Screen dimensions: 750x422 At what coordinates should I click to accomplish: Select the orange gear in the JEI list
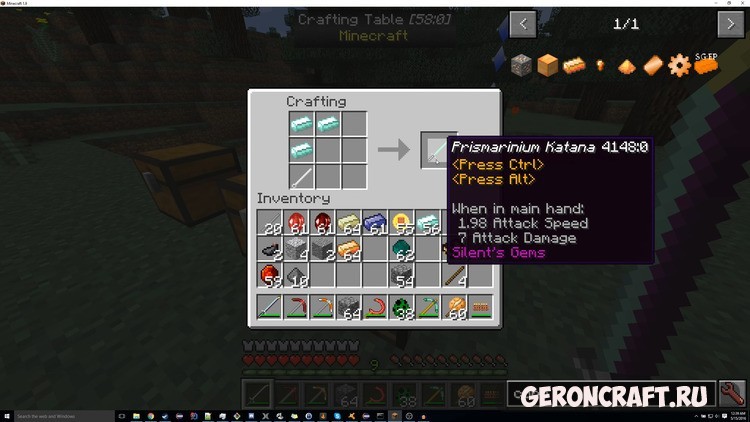[x=680, y=66]
